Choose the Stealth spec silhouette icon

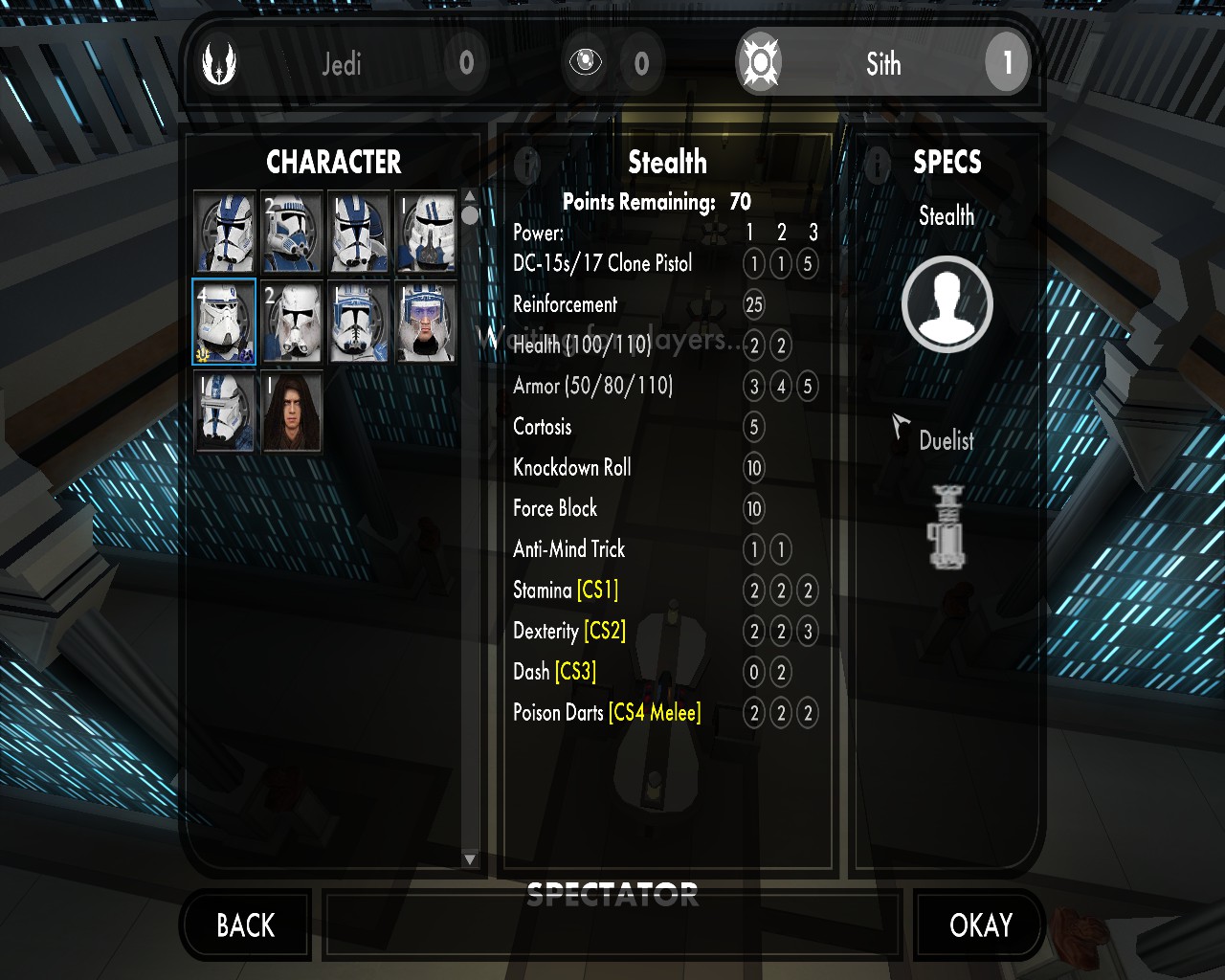coord(947,304)
